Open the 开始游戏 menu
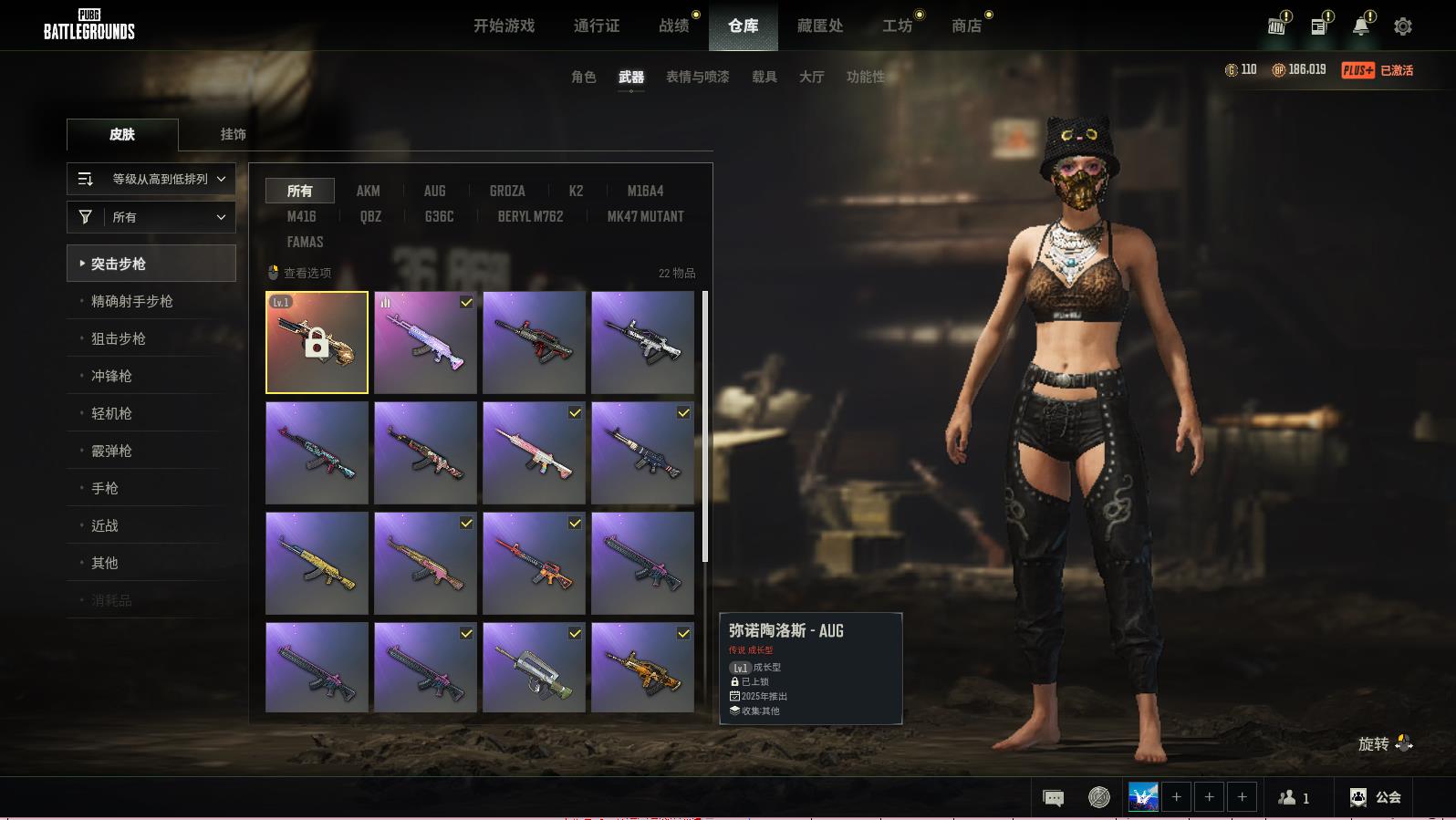Screen dimensions: 1456x820 504,26
